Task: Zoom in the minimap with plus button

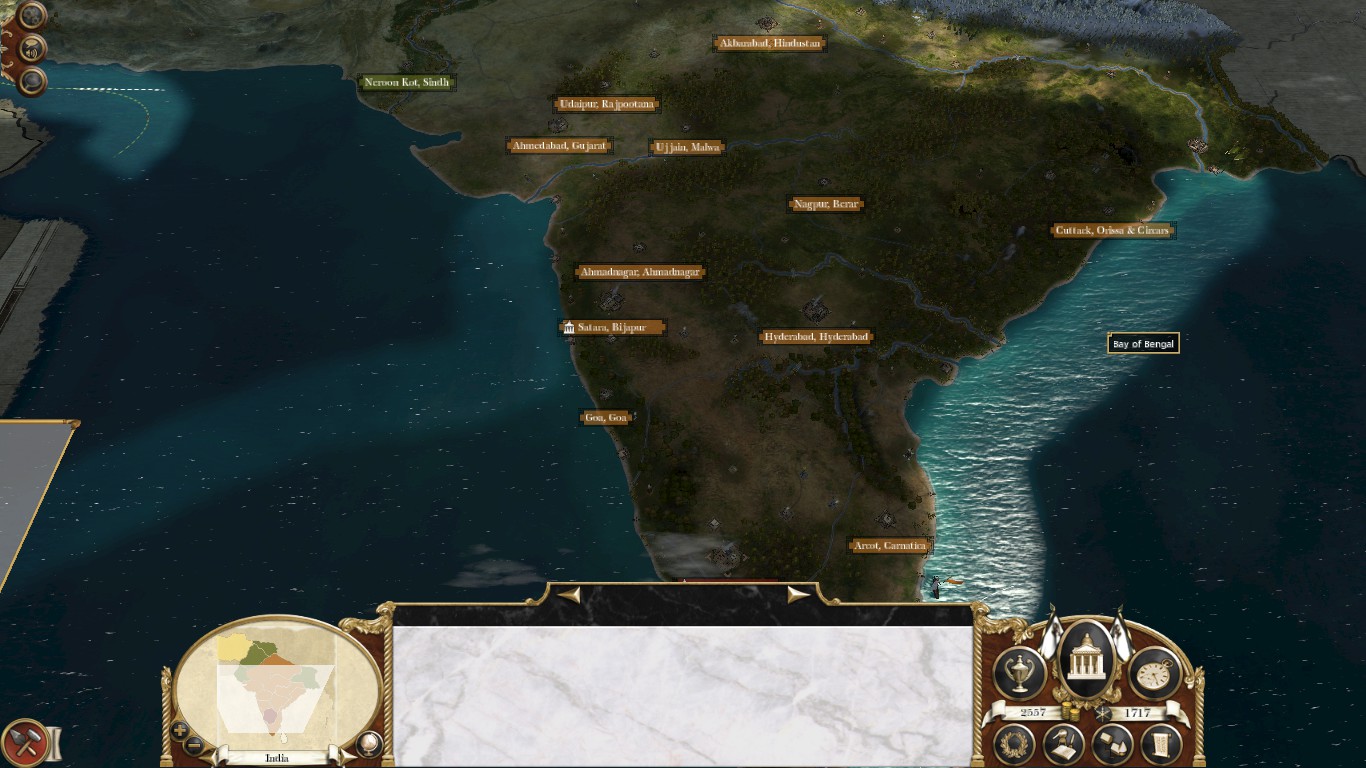Action: coord(180,730)
